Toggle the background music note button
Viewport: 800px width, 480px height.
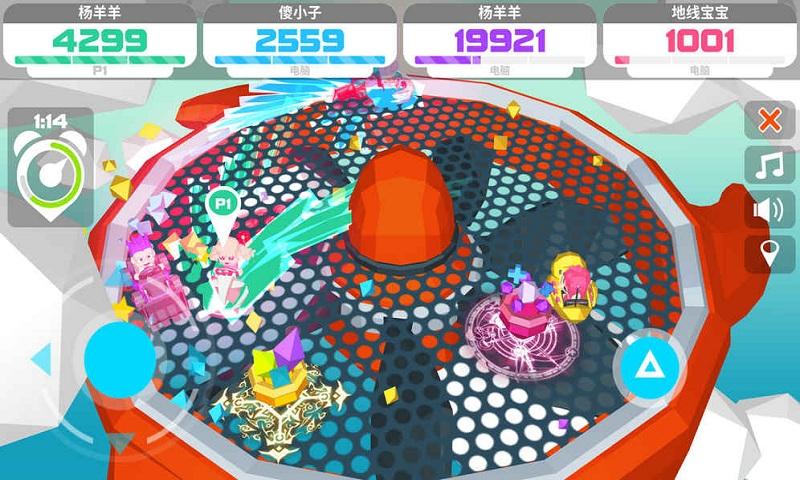pos(770,165)
